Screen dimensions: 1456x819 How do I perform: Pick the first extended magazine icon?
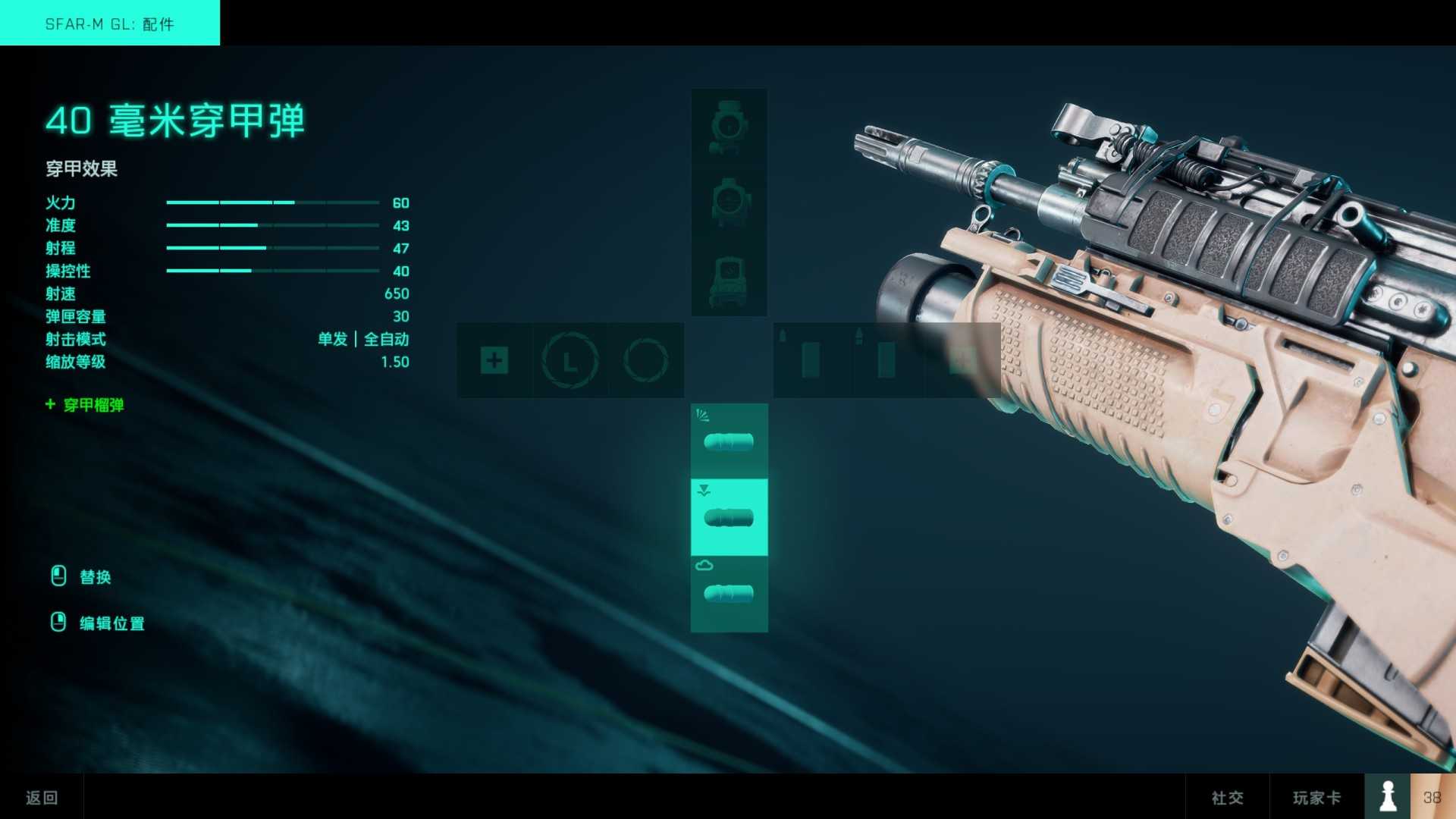coord(811,361)
